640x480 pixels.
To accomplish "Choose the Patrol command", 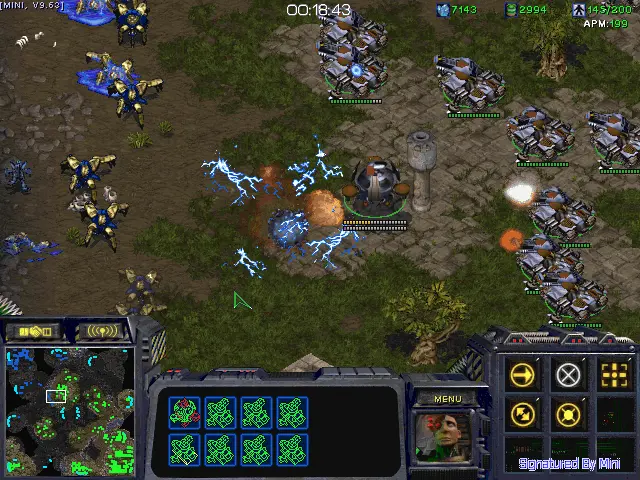I will tap(523, 412).
